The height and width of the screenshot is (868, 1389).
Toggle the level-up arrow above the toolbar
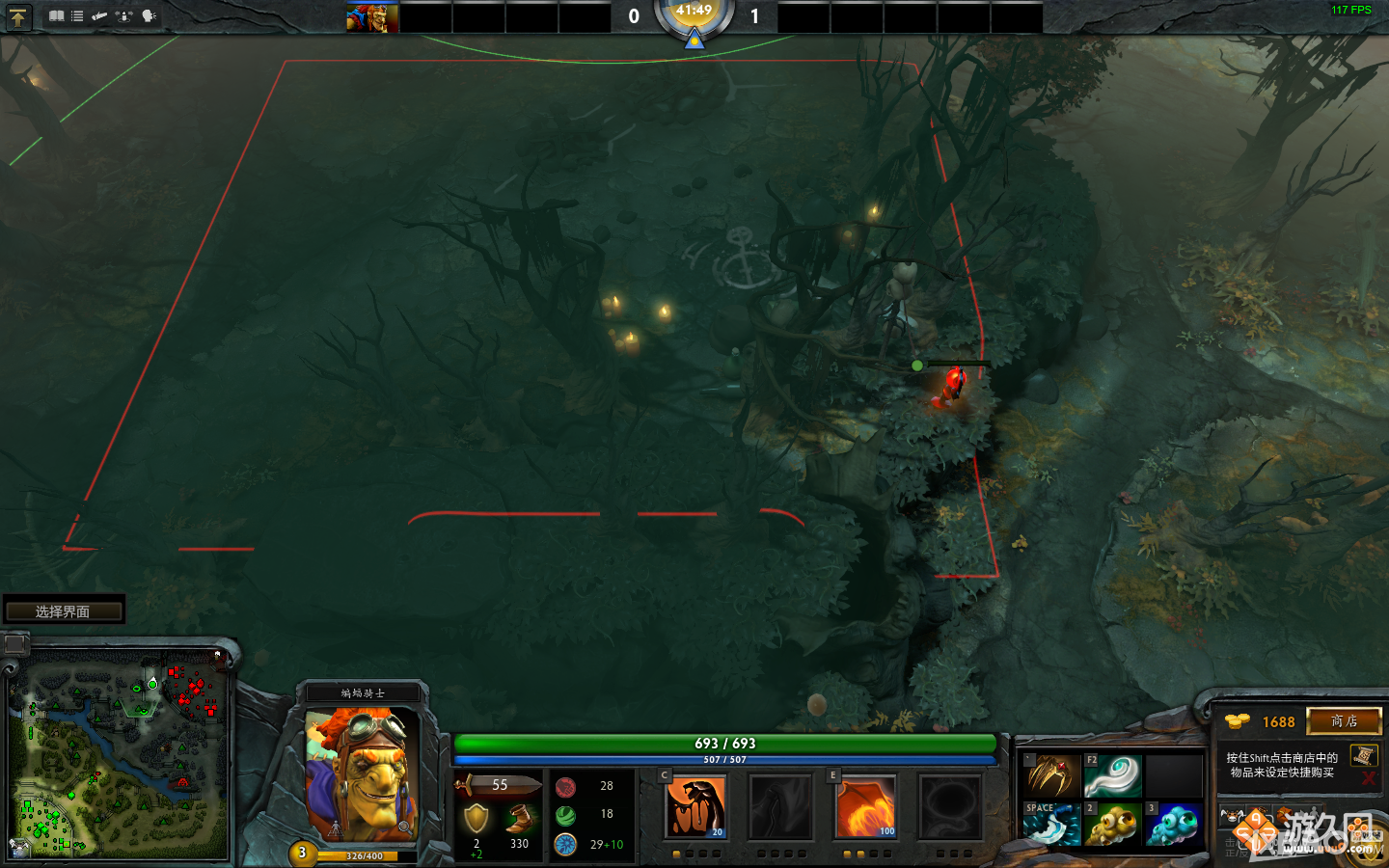coord(18,16)
